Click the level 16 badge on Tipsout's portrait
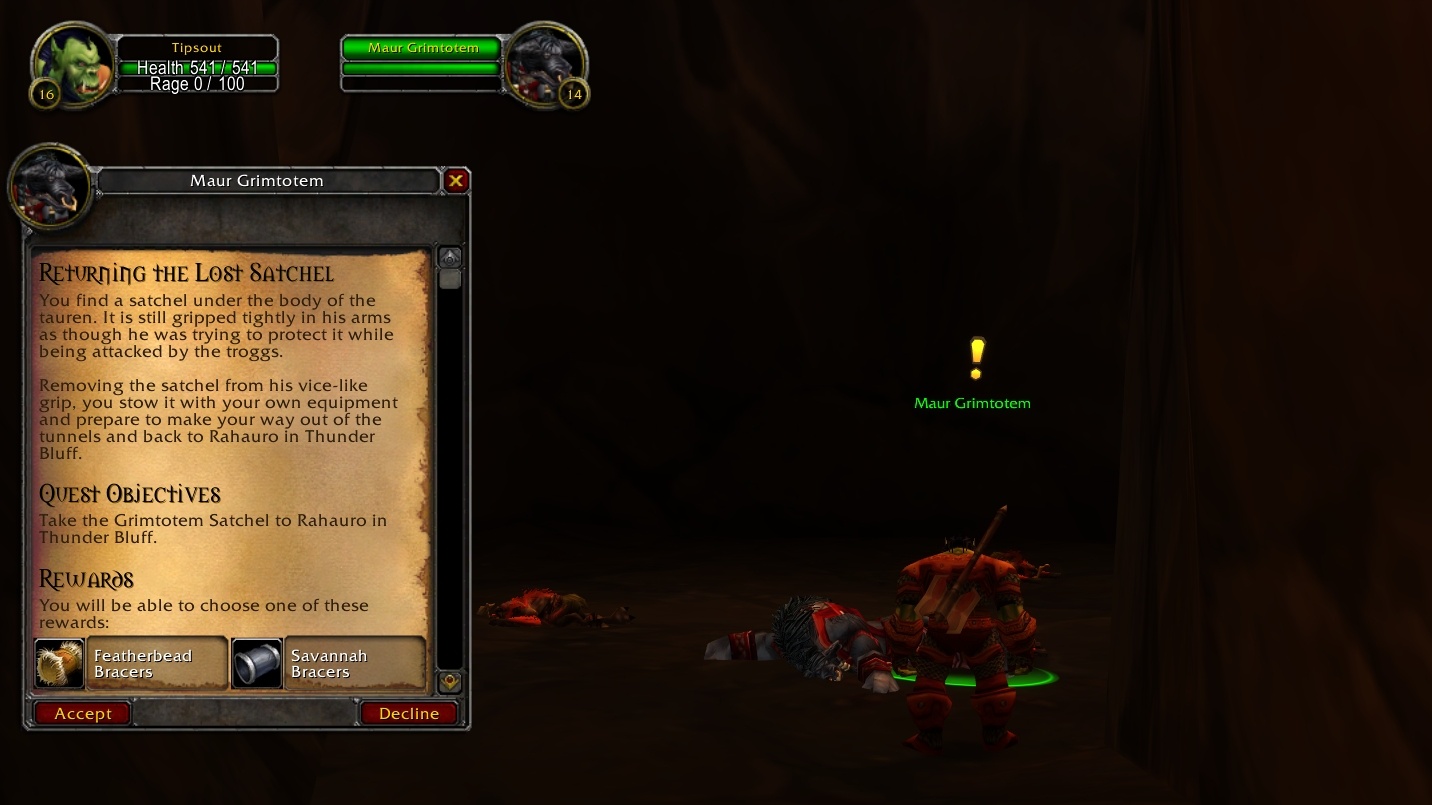Screen dimensions: 1432x805 (x=45, y=95)
